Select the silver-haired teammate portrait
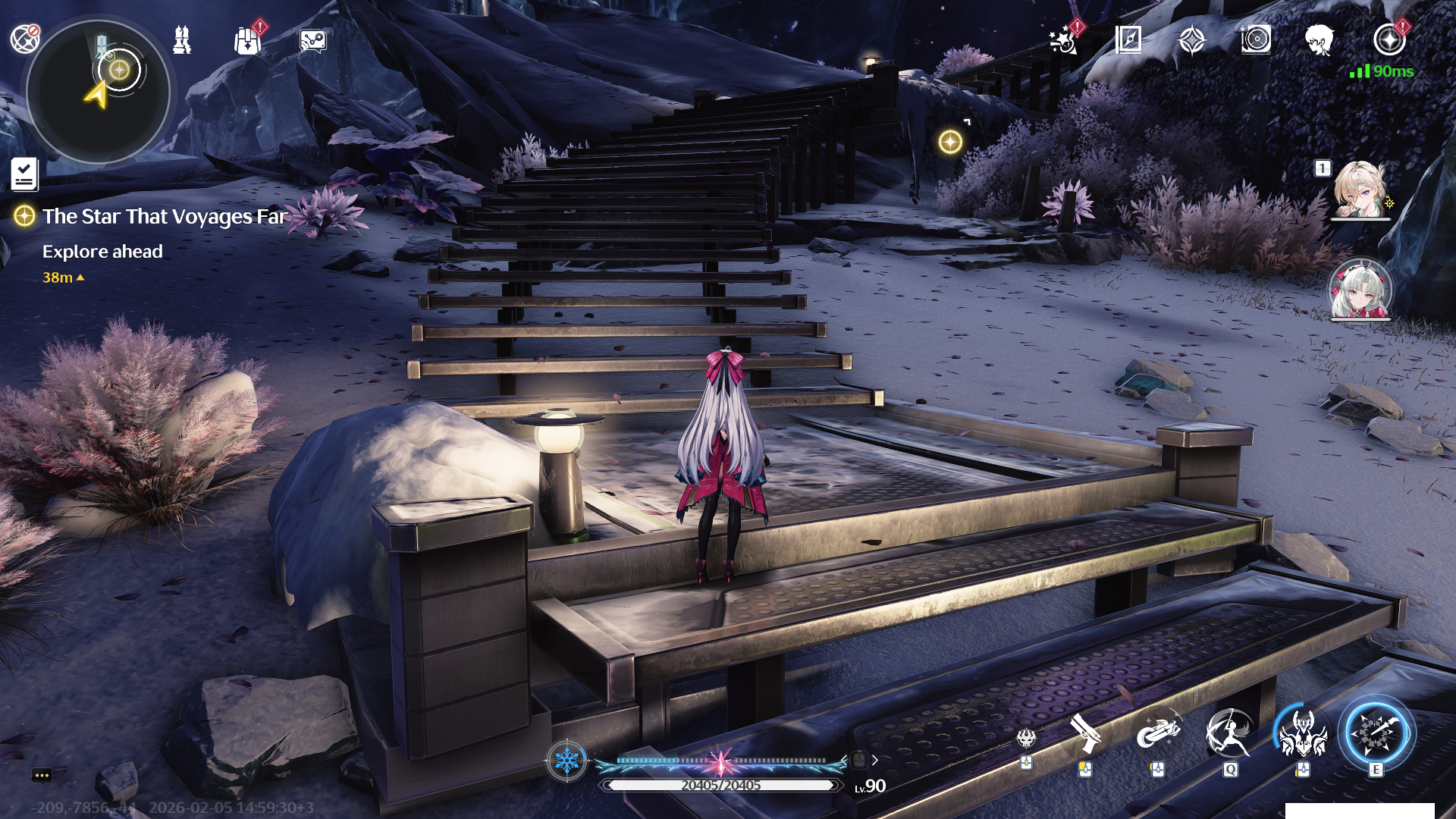 (1360, 290)
